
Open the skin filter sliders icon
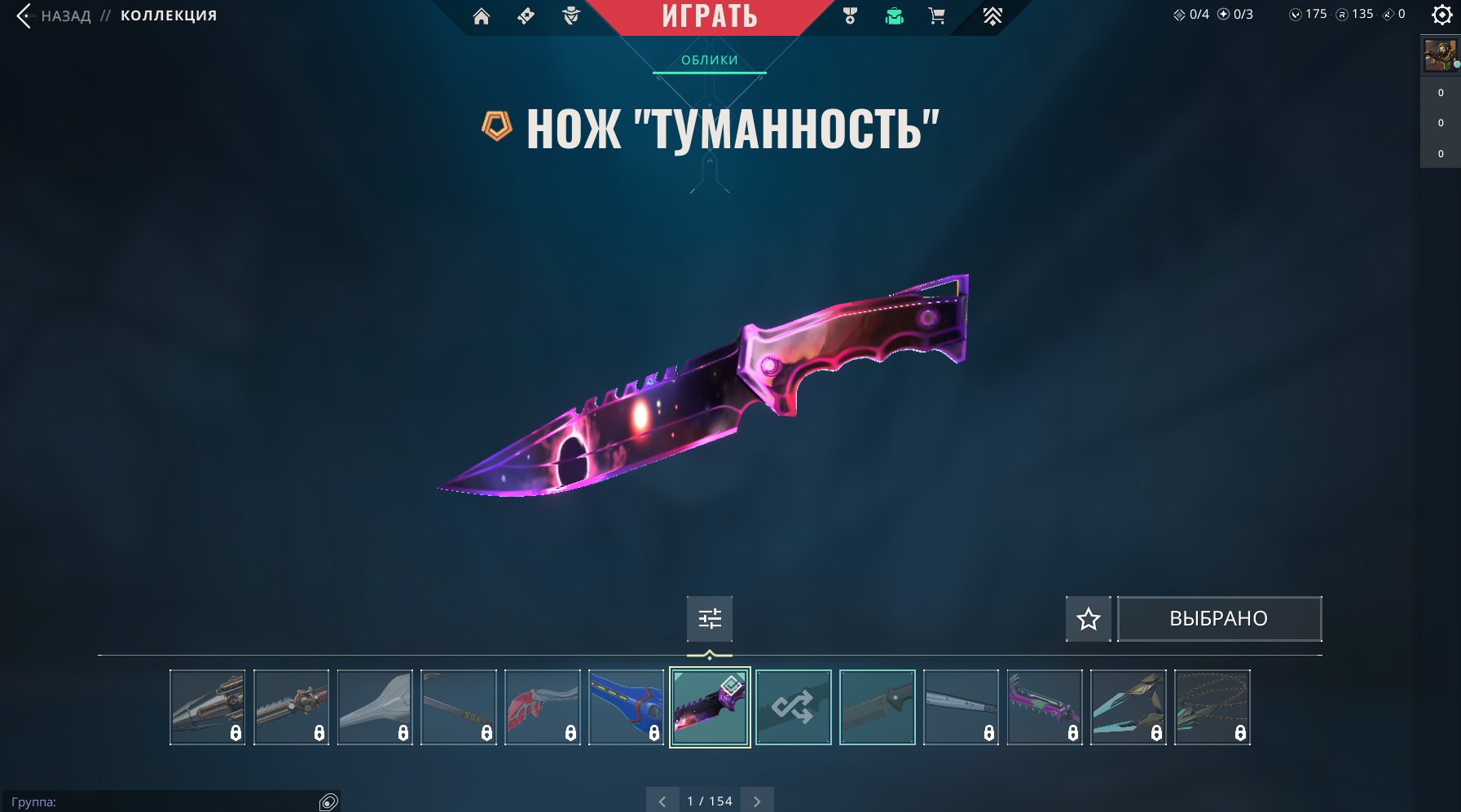click(x=710, y=619)
